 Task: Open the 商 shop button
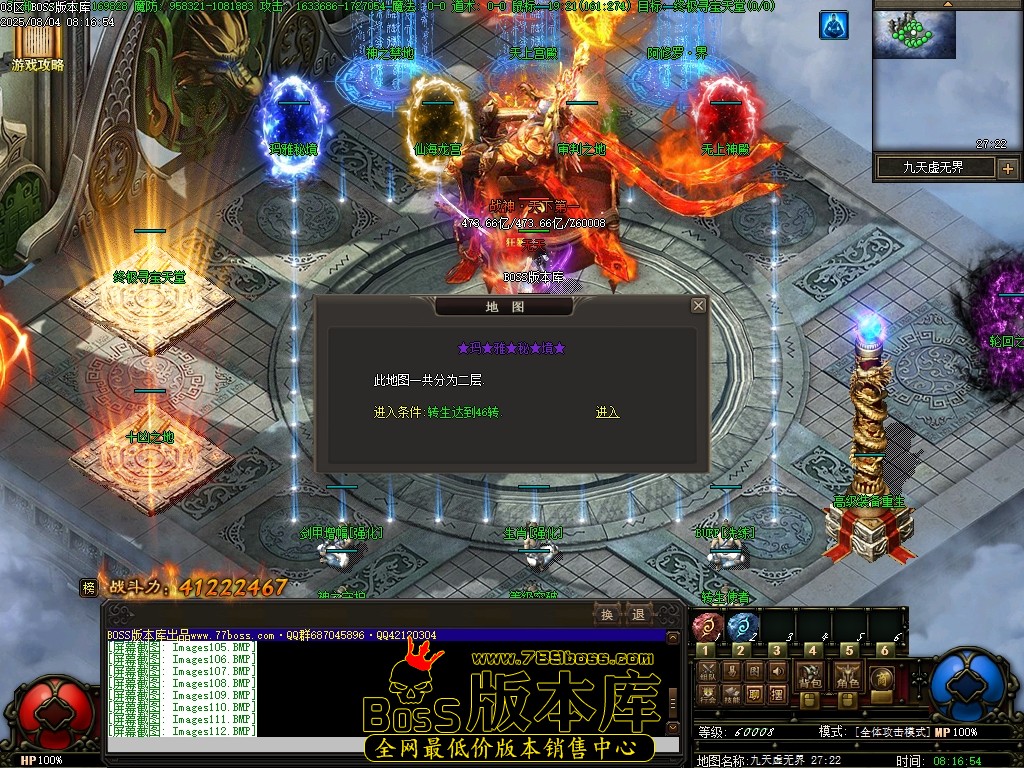[883, 677]
